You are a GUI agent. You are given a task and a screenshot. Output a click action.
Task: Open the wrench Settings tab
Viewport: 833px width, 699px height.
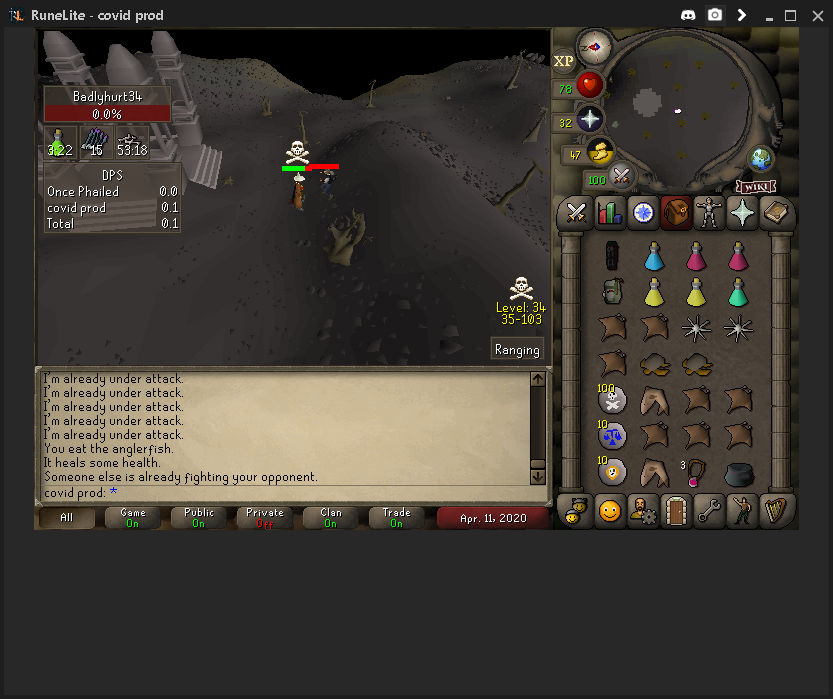tap(709, 511)
